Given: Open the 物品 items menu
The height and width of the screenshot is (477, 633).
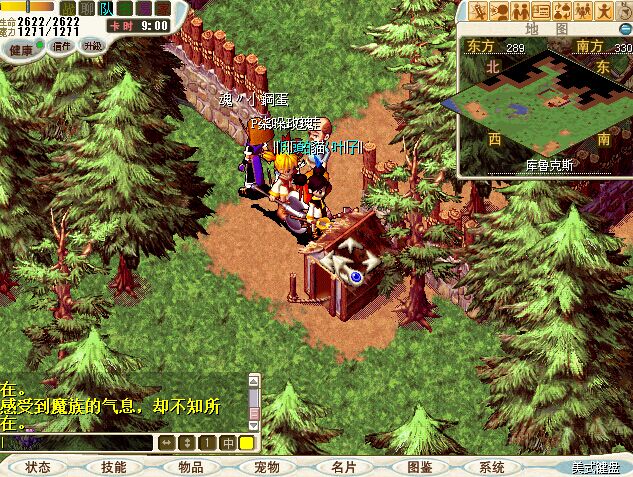Looking at the screenshot, I should tap(190, 467).
